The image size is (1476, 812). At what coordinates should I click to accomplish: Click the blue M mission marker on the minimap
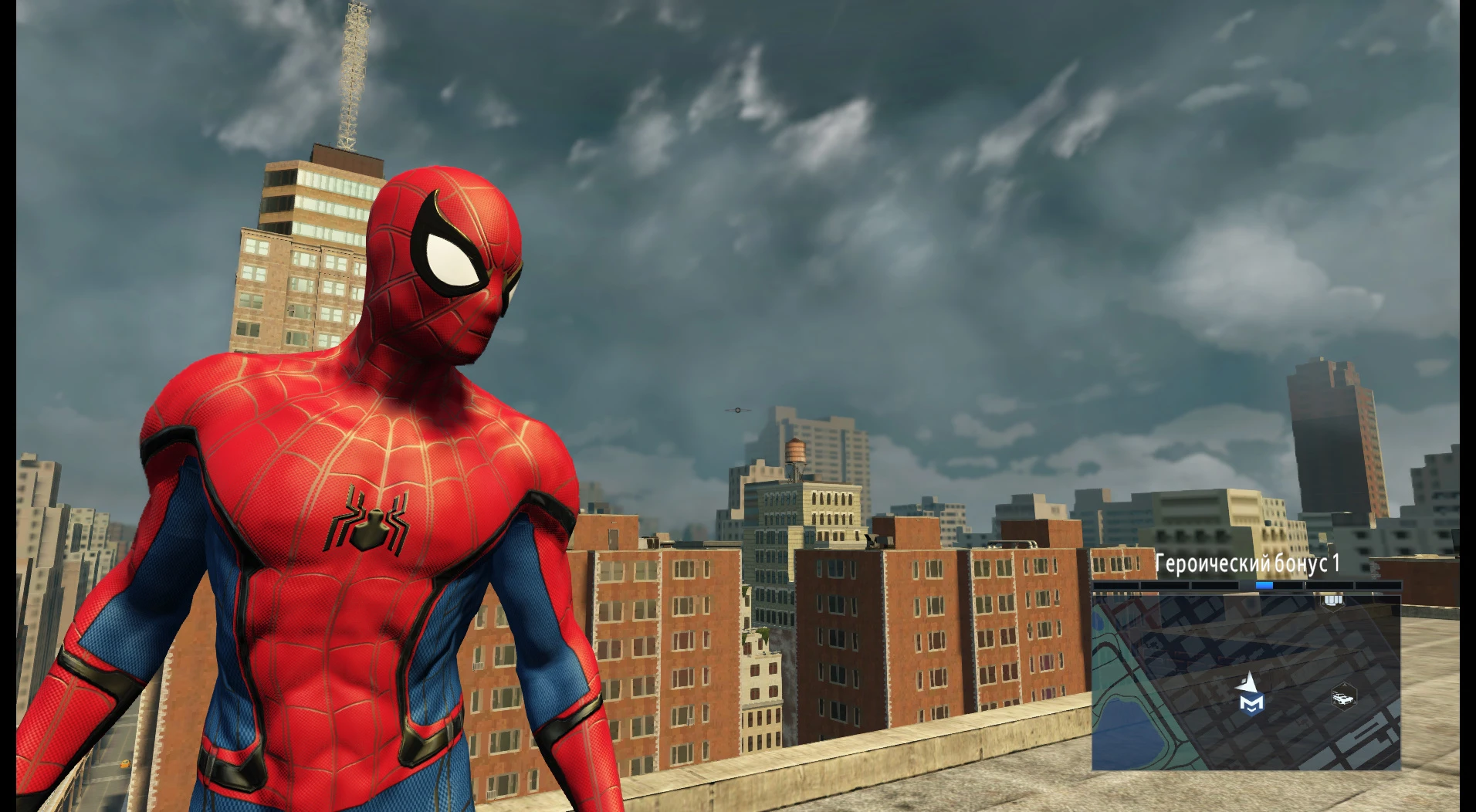1251,705
